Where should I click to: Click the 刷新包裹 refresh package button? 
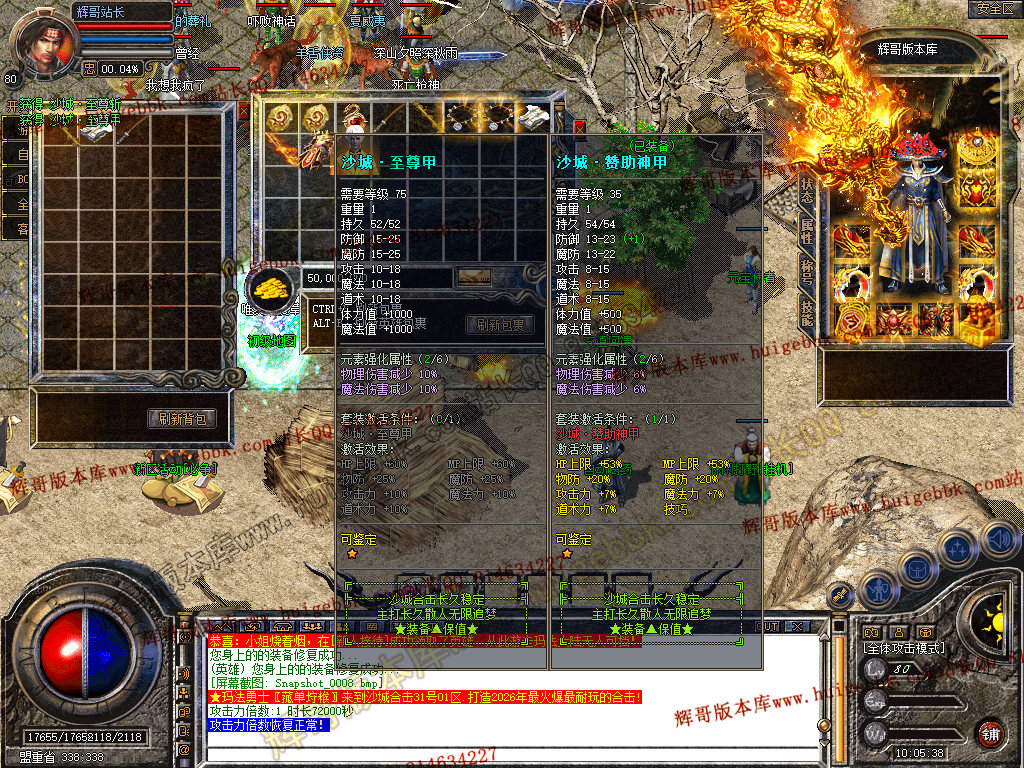[x=500, y=325]
